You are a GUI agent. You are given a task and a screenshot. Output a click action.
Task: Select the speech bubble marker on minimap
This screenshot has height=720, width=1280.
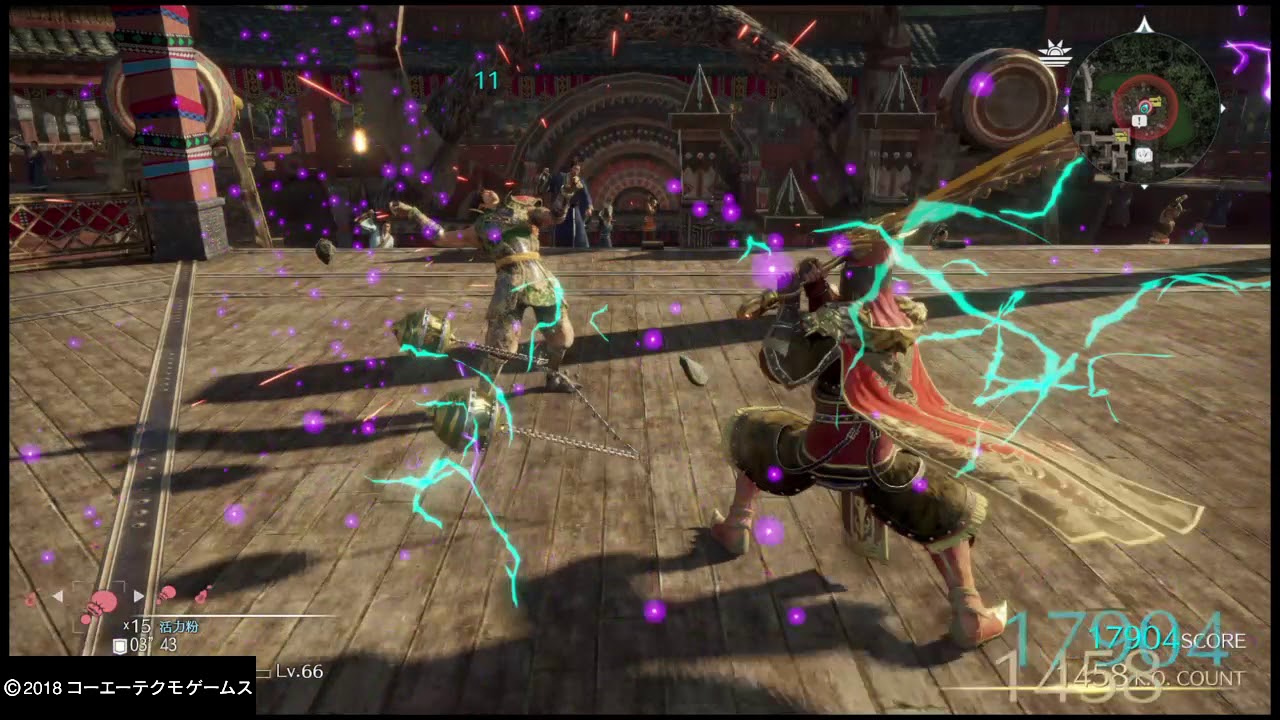tap(1145, 154)
